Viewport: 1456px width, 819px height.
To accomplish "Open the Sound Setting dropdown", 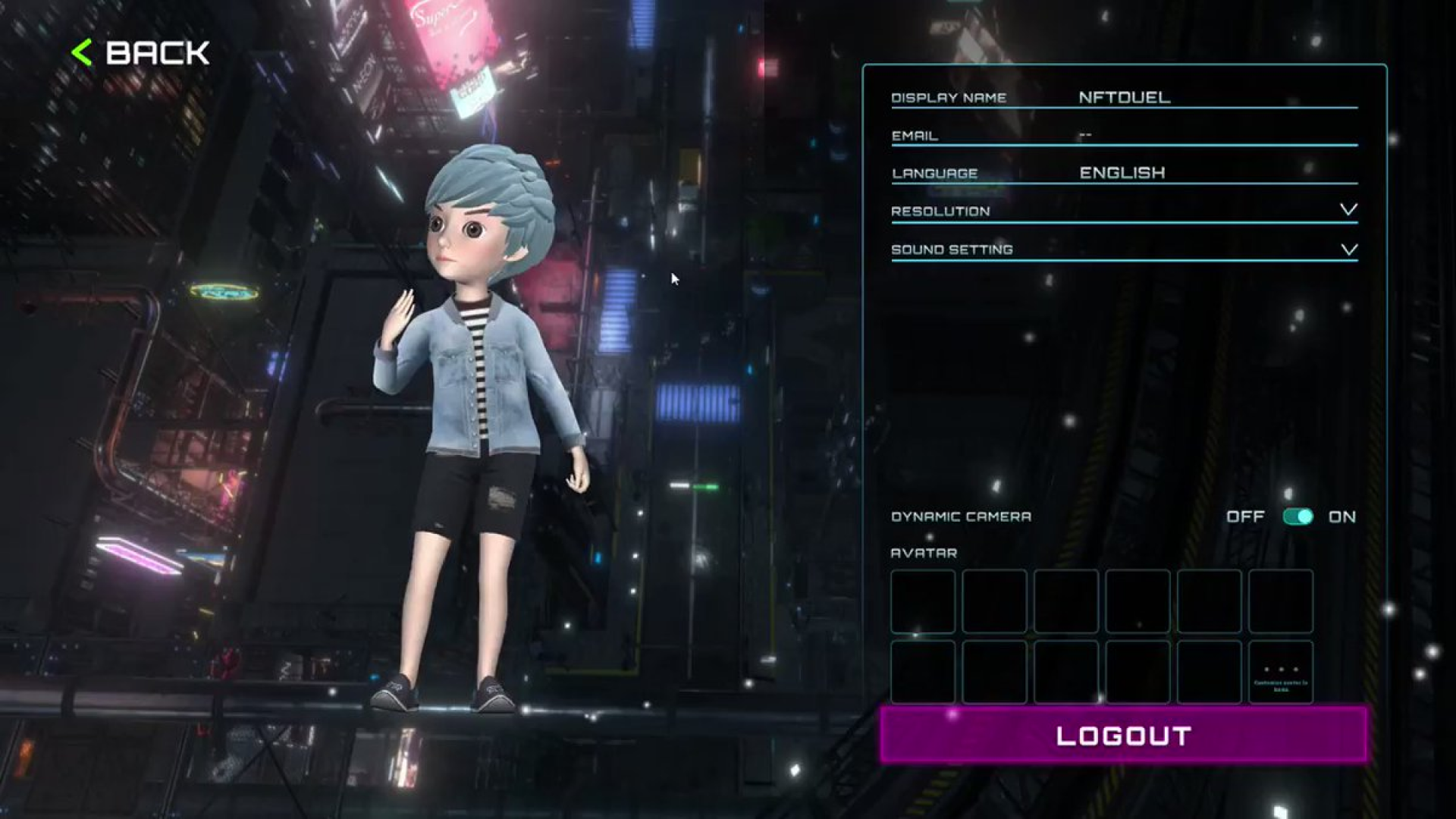I will pyautogui.click(x=1348, y=249).
